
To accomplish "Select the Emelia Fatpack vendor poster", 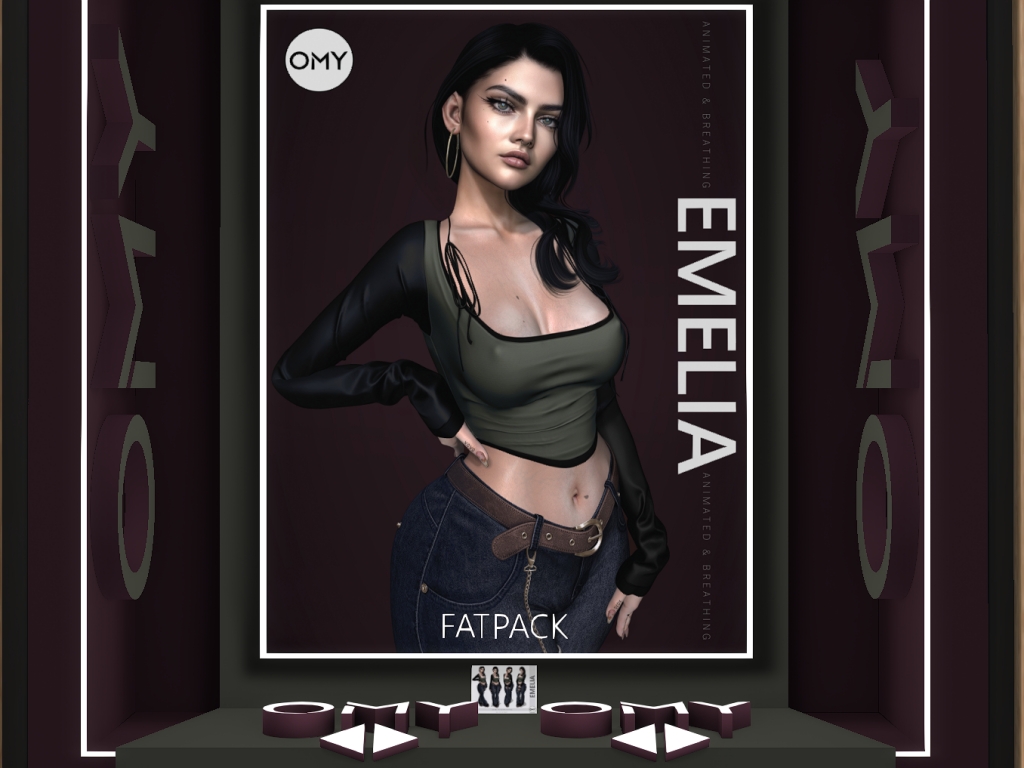I will click(505, 330).
